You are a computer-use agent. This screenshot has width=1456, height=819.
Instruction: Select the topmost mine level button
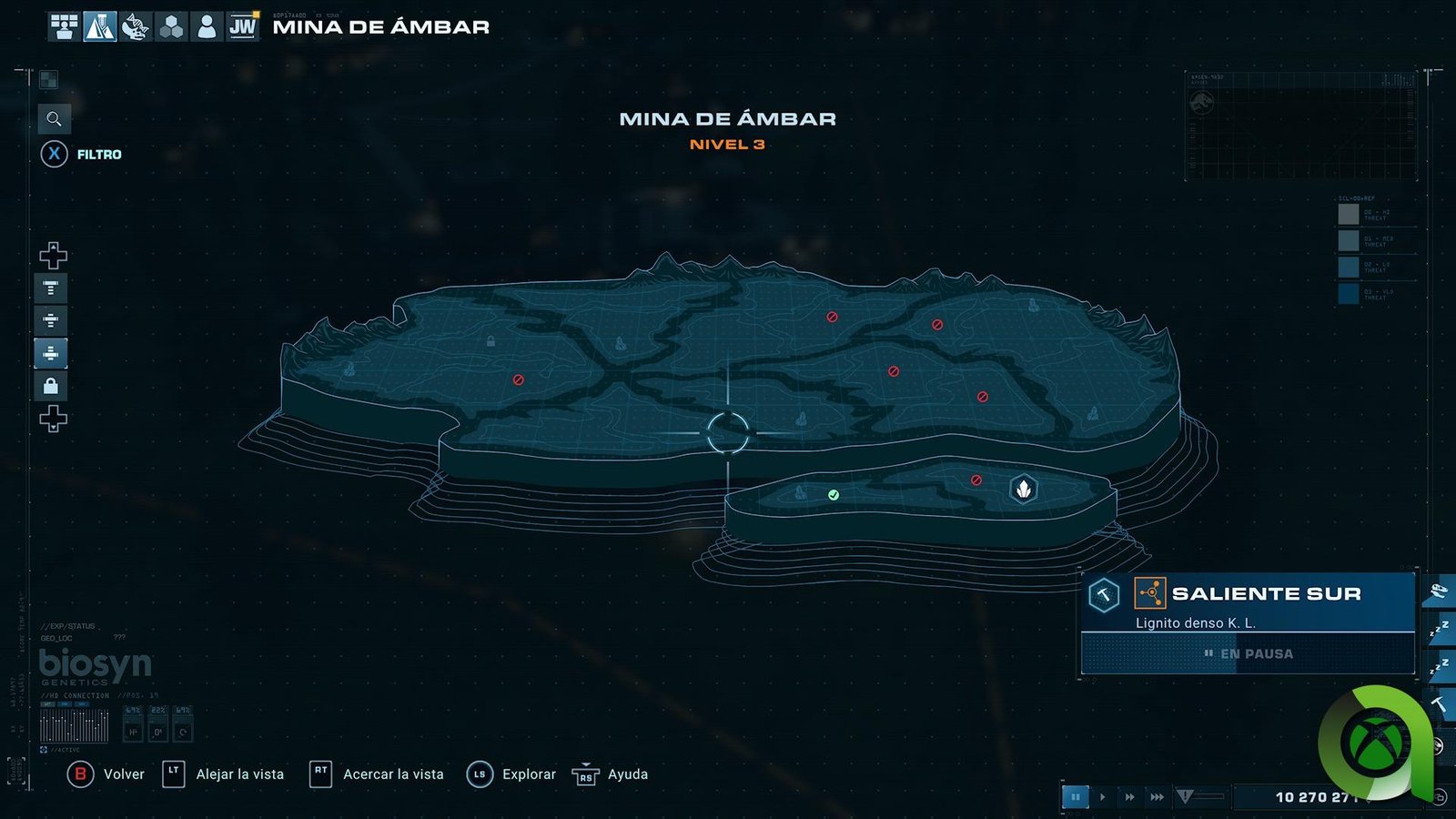tap(51, 288)
